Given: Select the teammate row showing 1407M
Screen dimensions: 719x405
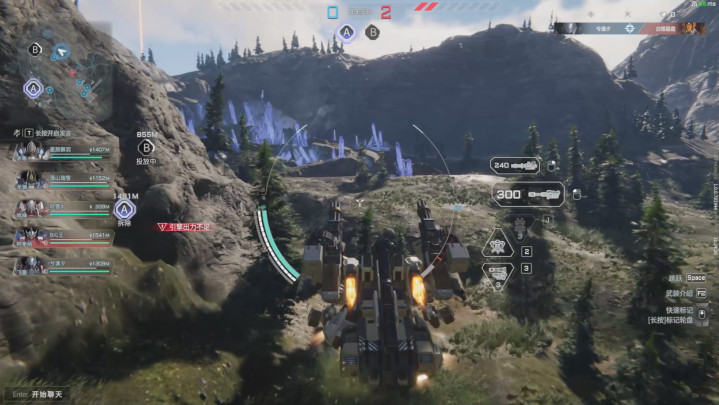Looking at the screenshot, I should [62, 150].
